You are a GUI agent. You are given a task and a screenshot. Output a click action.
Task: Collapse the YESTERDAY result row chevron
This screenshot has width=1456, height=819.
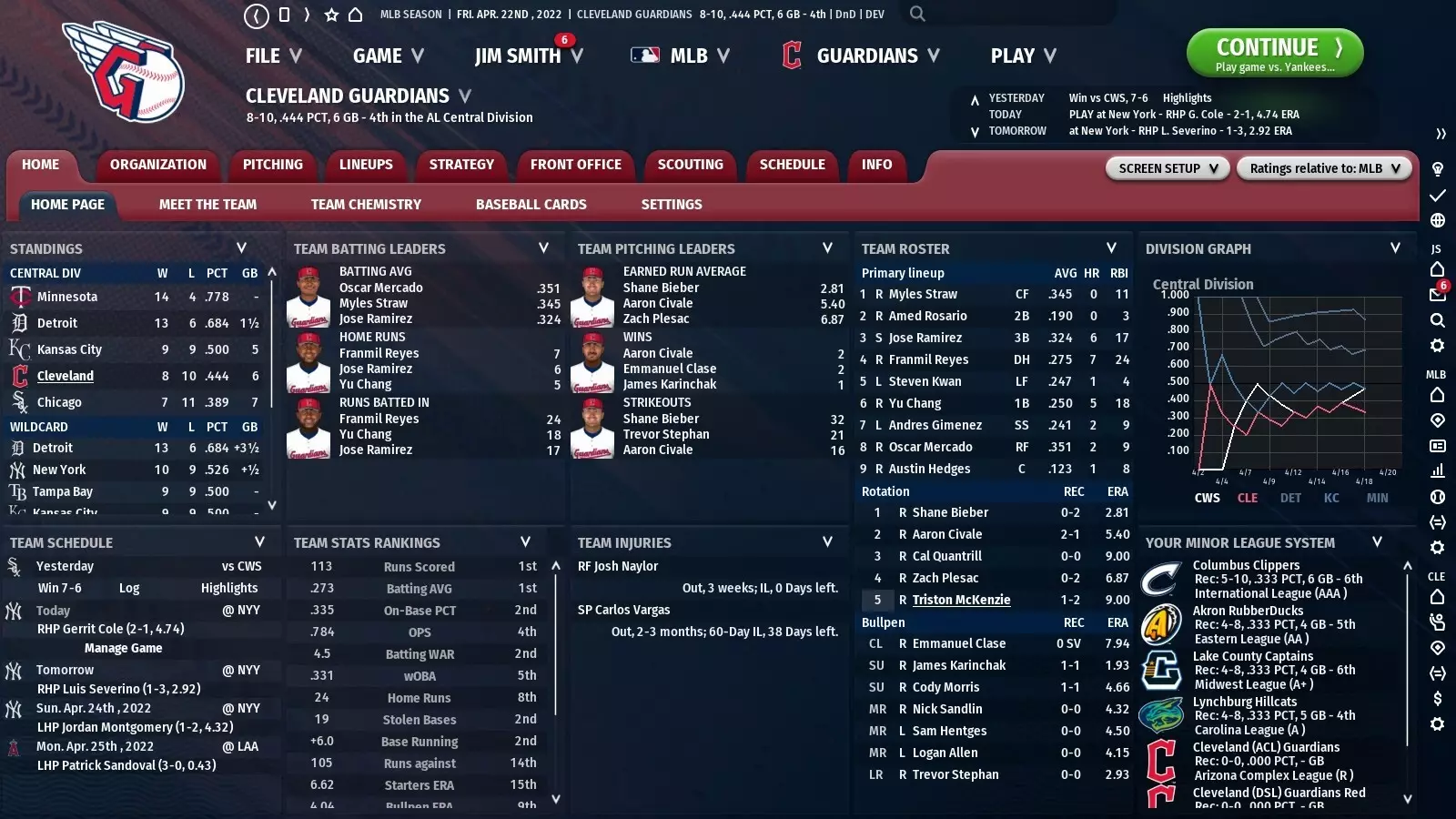[976, 97]
